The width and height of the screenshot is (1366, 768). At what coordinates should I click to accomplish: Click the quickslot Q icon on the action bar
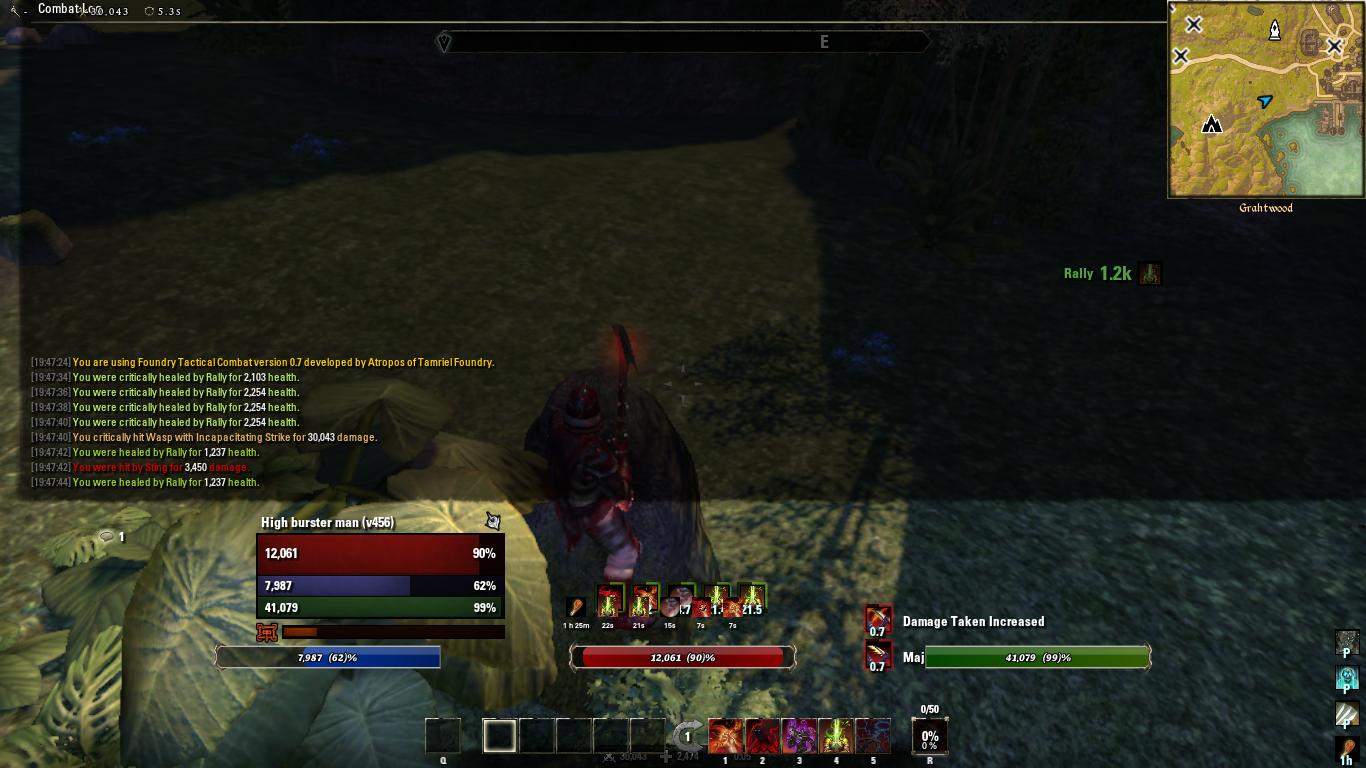[x=443, y=735]
